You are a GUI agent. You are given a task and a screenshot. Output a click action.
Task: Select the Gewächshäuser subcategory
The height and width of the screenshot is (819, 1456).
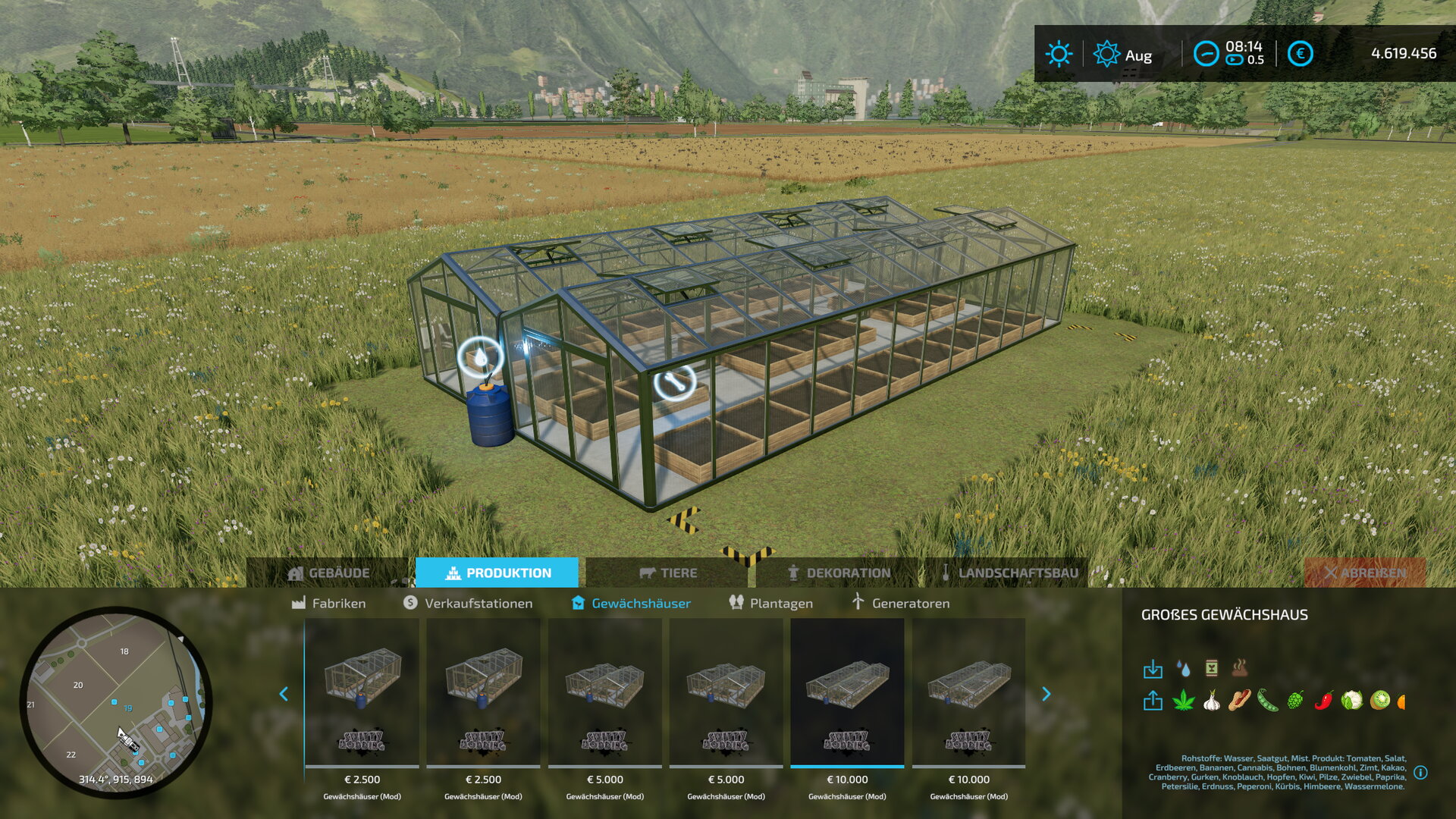(x=631, y=604)
